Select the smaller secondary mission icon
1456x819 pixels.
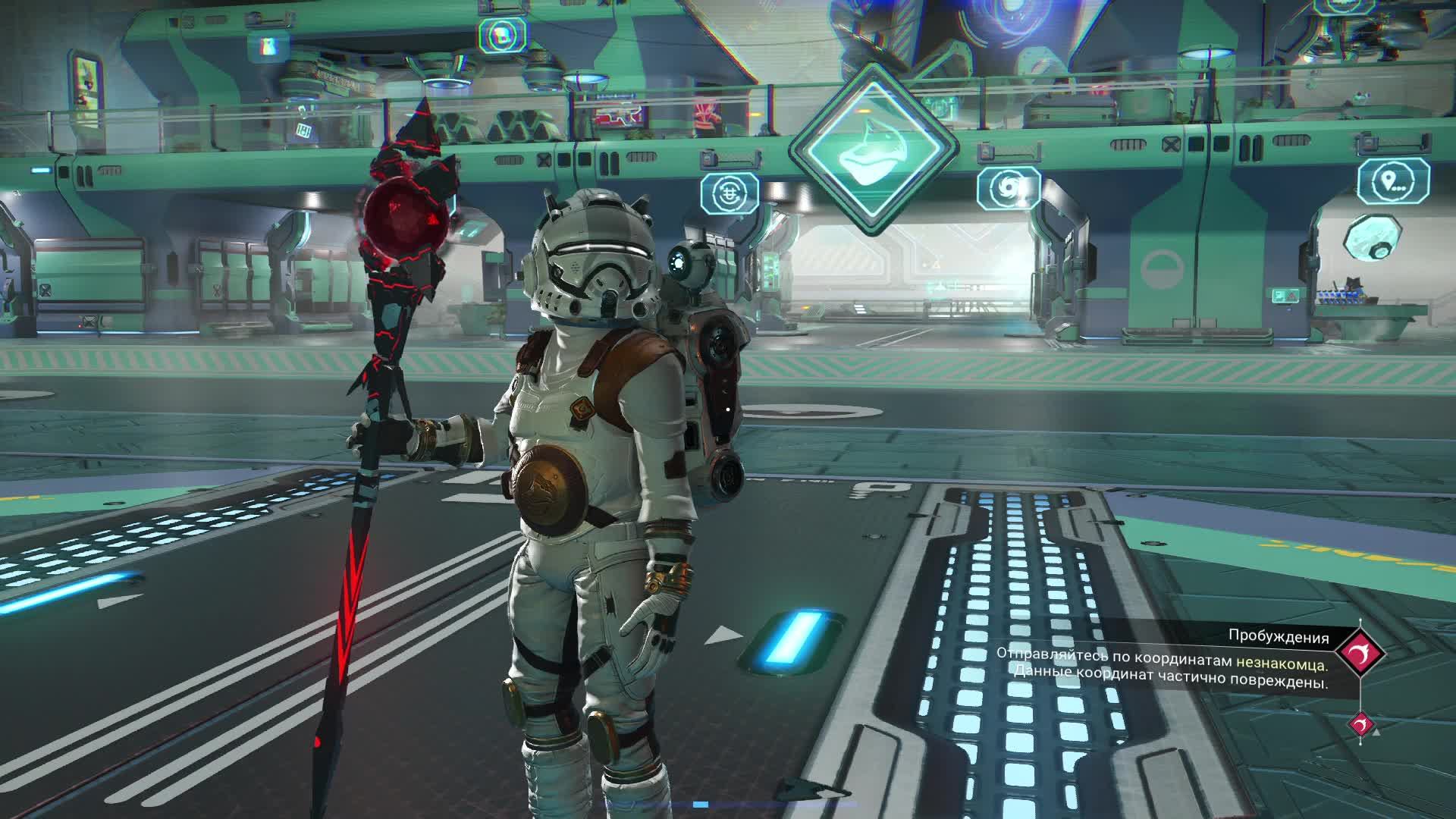click(1360, 724)
